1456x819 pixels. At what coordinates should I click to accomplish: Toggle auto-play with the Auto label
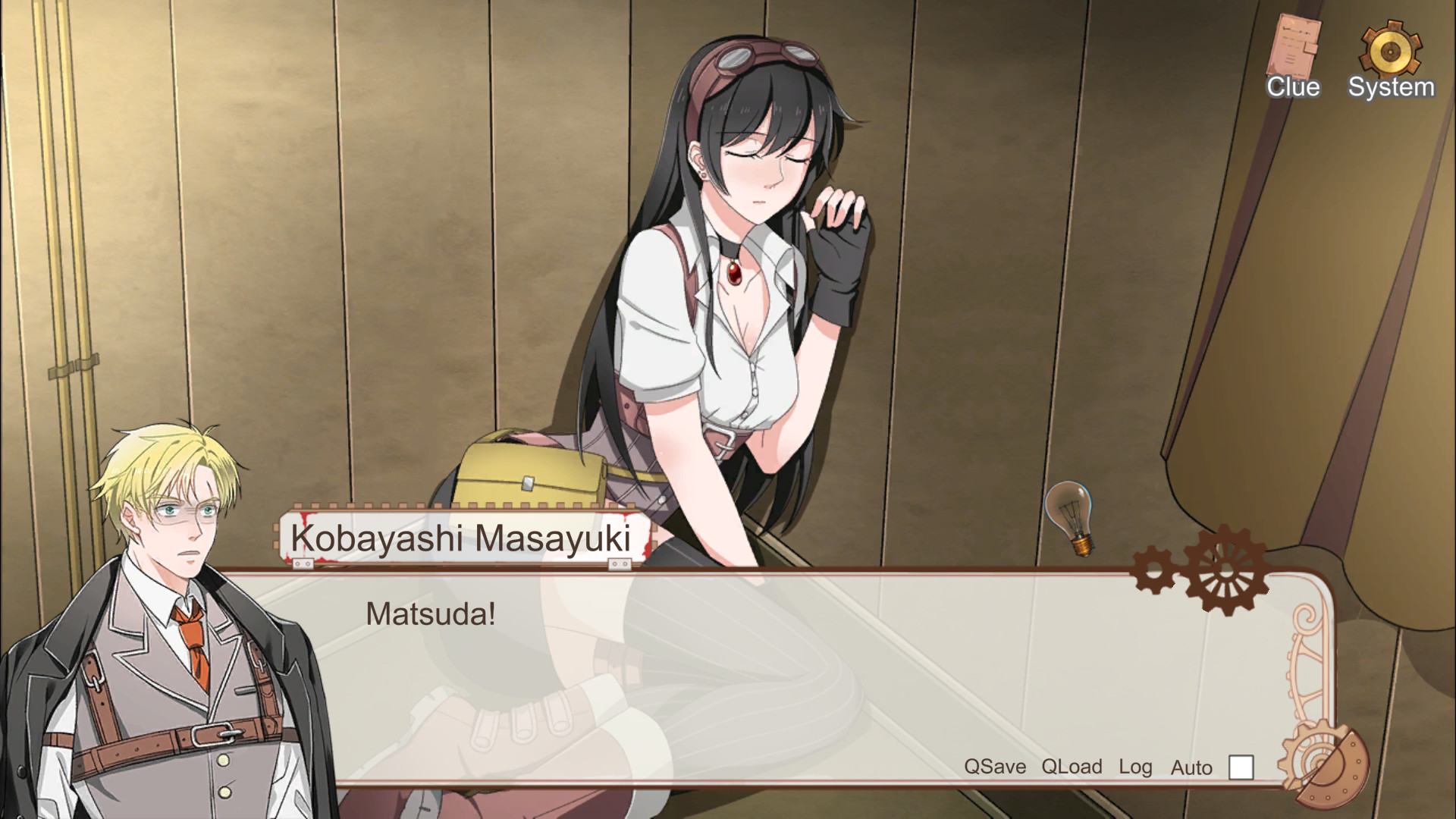[x=1191, y=767]
